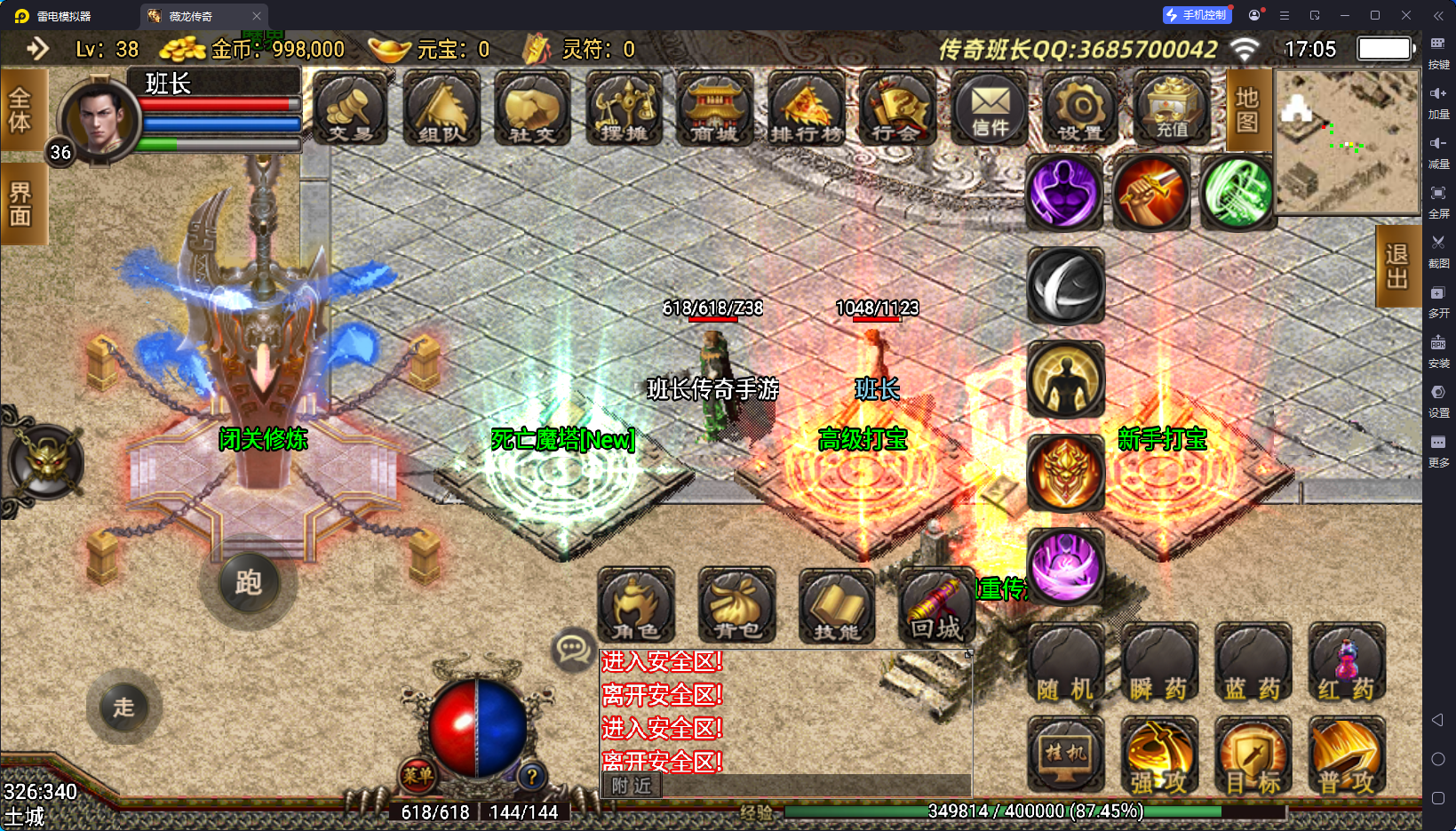This screenshot has width=1456, height=831.
Task: Click the 退出 exit button
Action: [x=1396, y=267]
